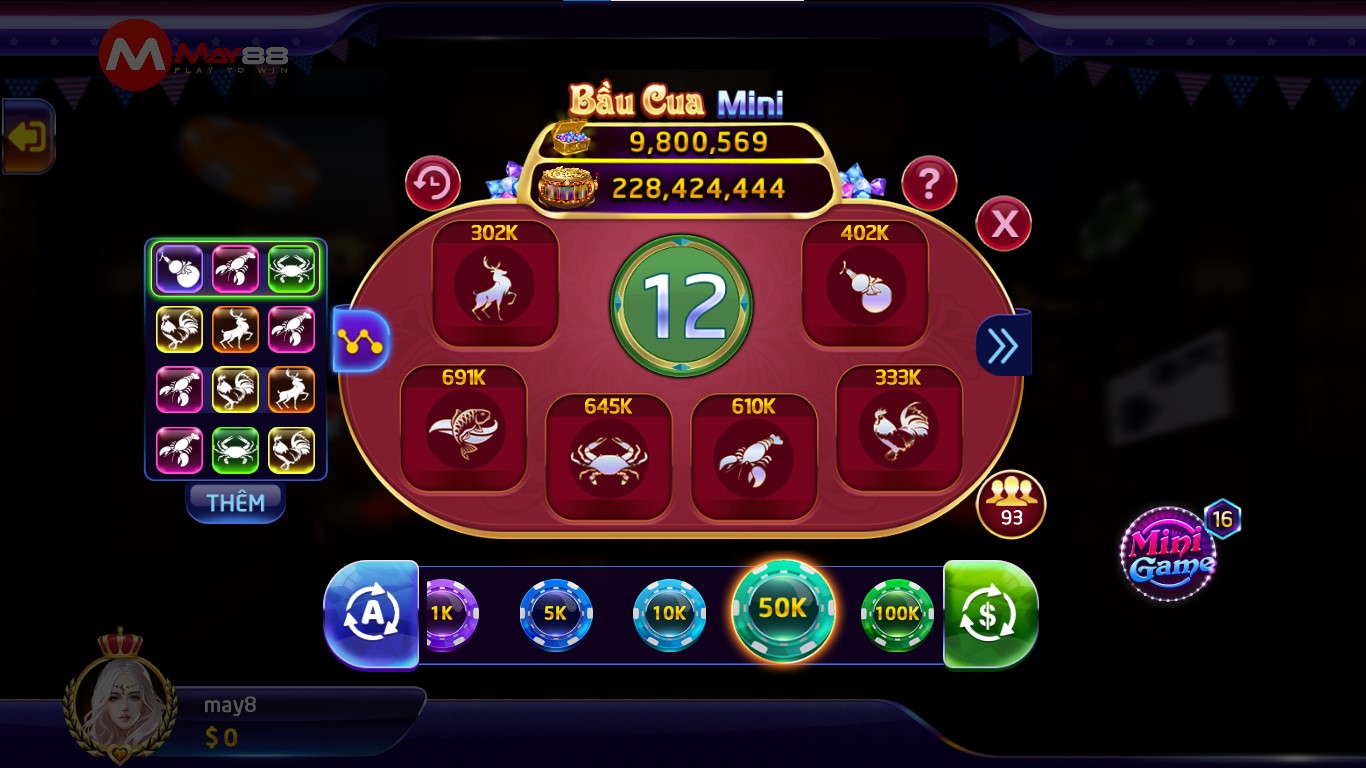Show the player list showing 93 players
The height and width of the screenshot is (768, 1366).
(x=1011, y=505)
